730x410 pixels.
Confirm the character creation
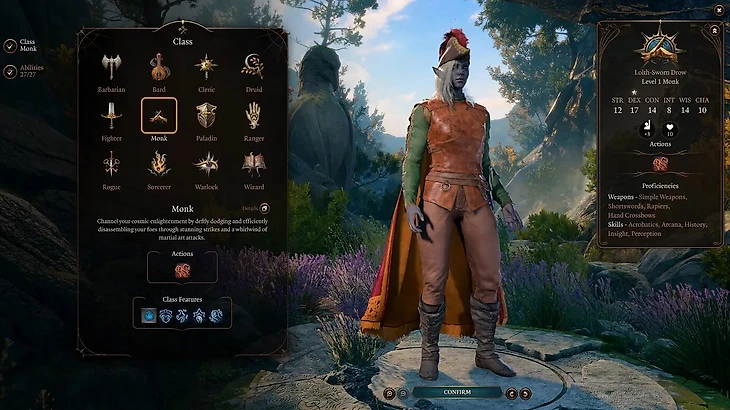[457, 392]
